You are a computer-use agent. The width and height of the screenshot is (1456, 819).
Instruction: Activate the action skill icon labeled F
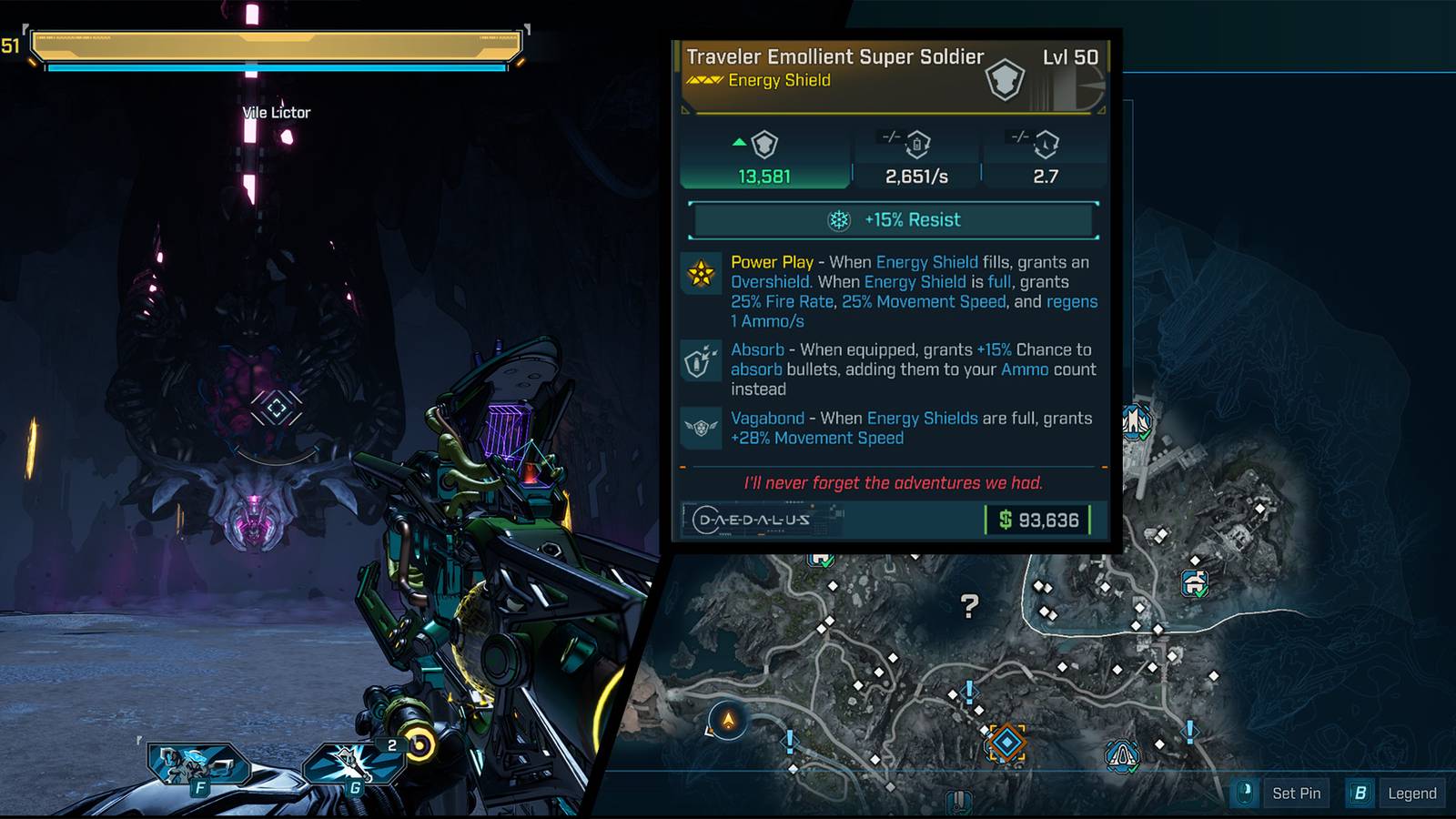195,764
